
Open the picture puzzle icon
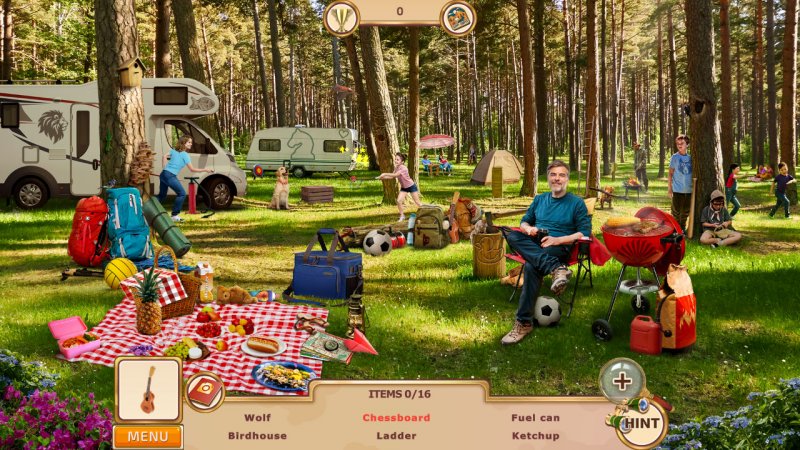(x=458, y=17)
